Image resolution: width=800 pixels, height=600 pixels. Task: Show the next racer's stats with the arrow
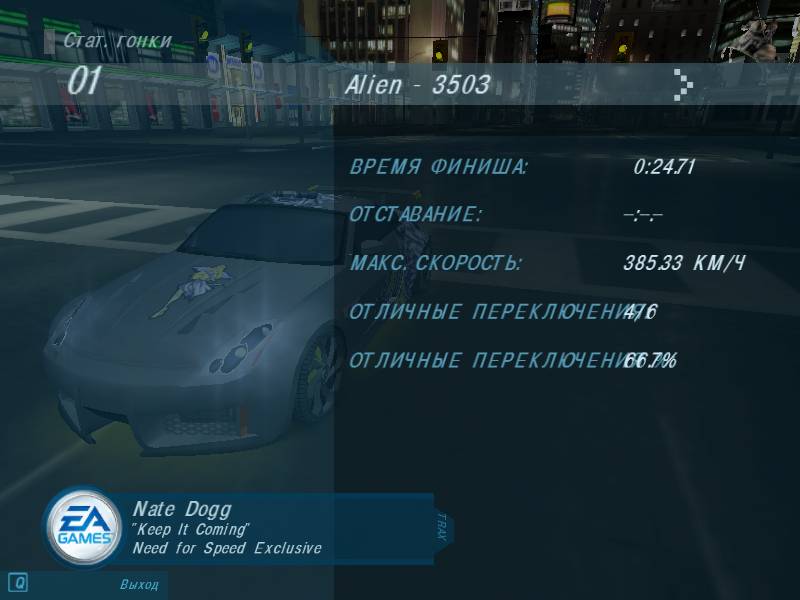pos(683,85)
